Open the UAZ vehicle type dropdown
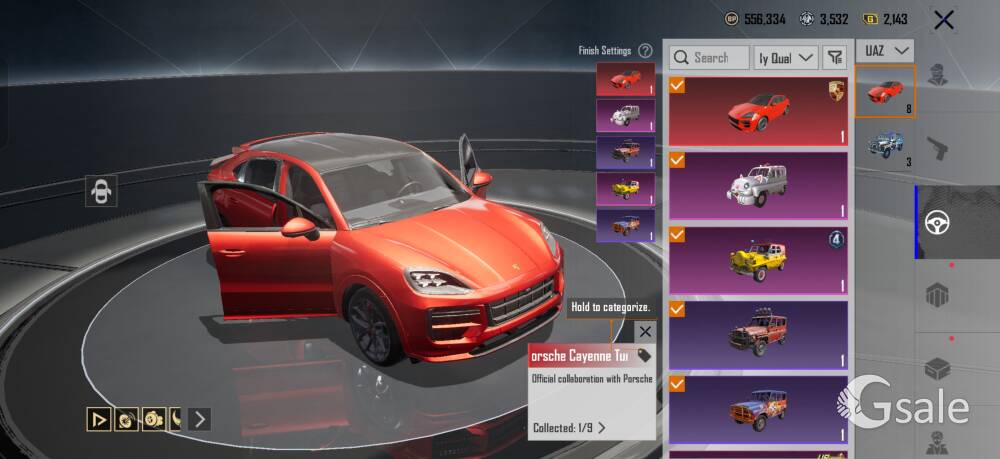The image size is (1000, 459). pos(888,50)
